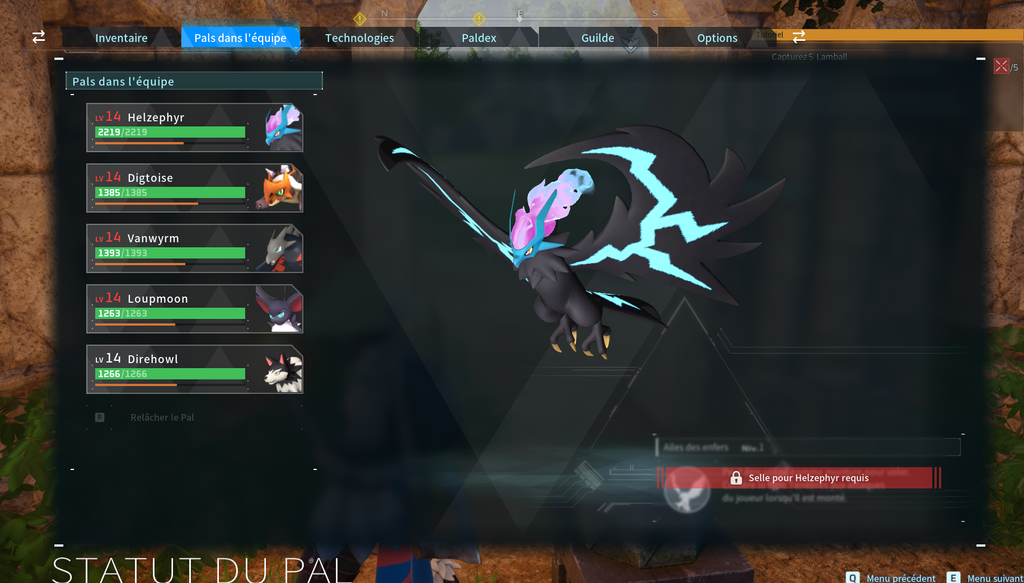Click the Relâcher le Pal option
Screen dimensions: 1024x583
coord(161,417)
